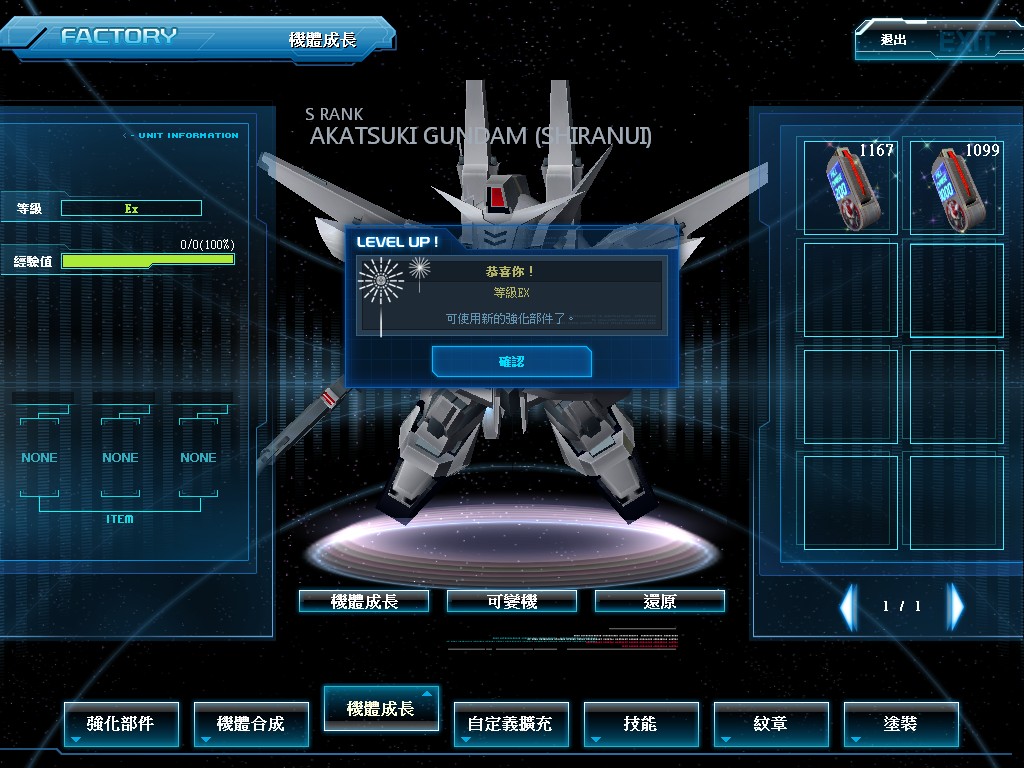Viewport: 1024px width, 768px height.
Task: Confirm the Level Up dialog with 確認
Action: point(511,362)
